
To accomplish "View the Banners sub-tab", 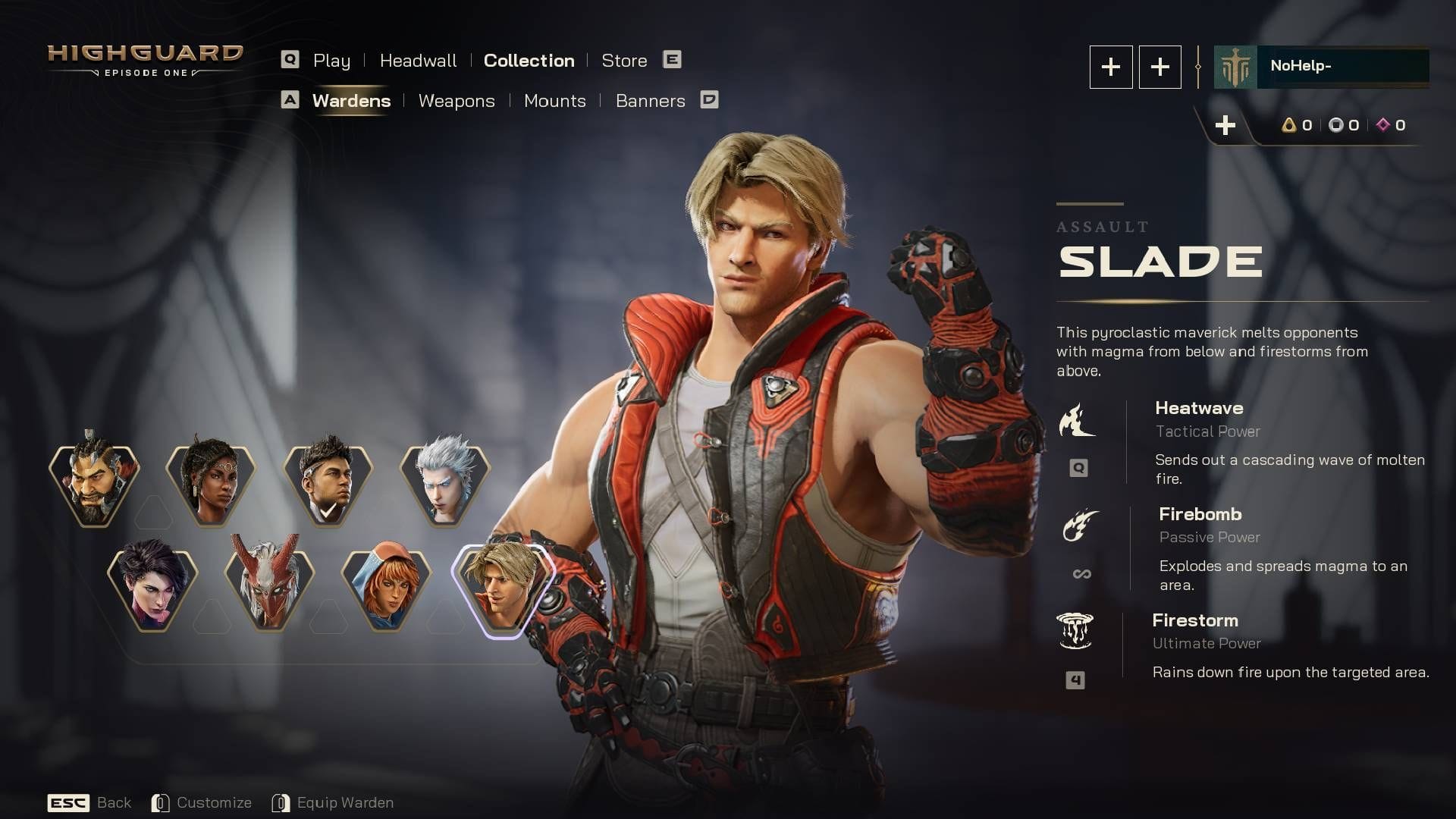I will tap(650, 101).
